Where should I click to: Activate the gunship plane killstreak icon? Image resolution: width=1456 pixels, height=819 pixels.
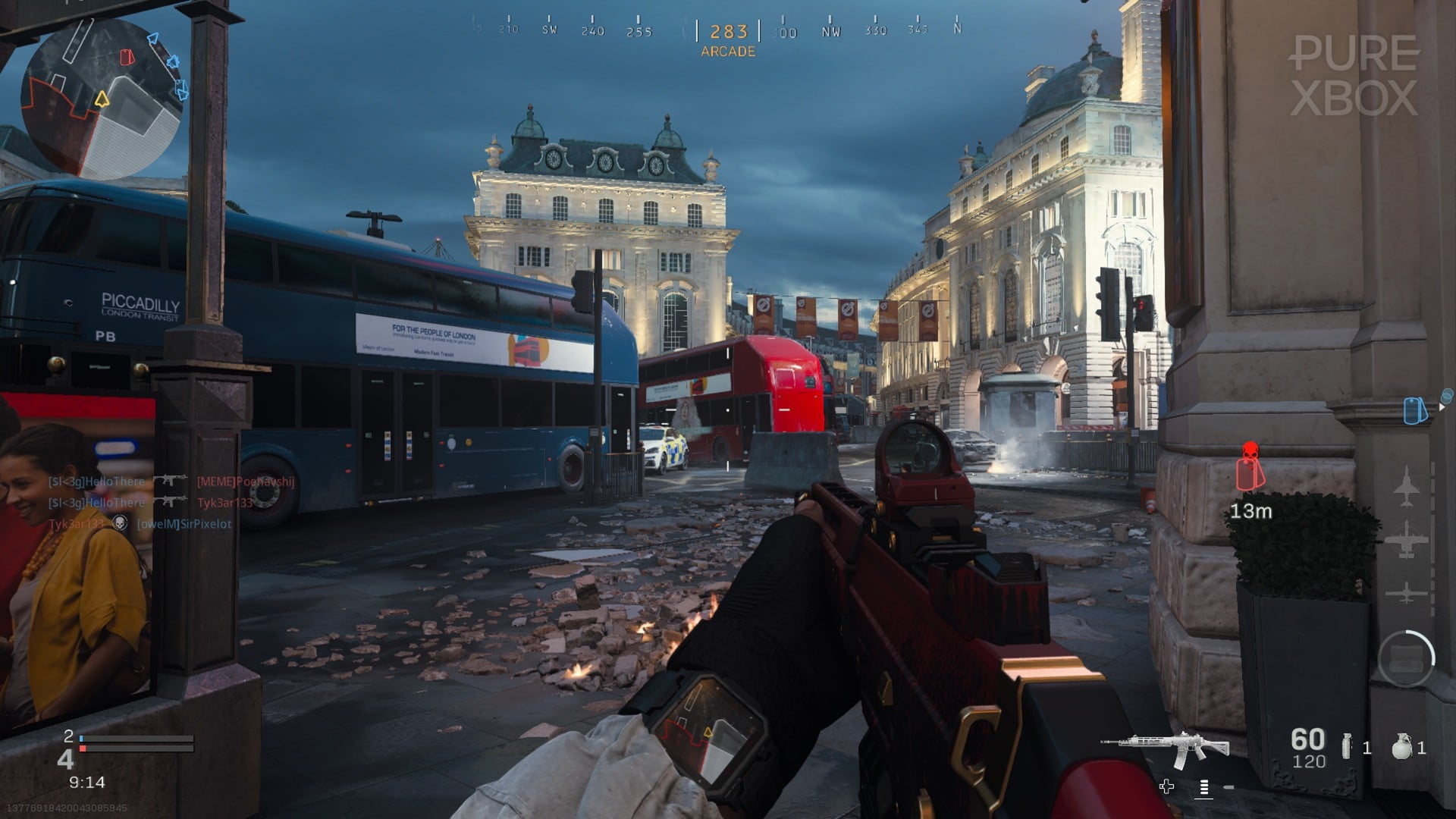point(1407,540)
